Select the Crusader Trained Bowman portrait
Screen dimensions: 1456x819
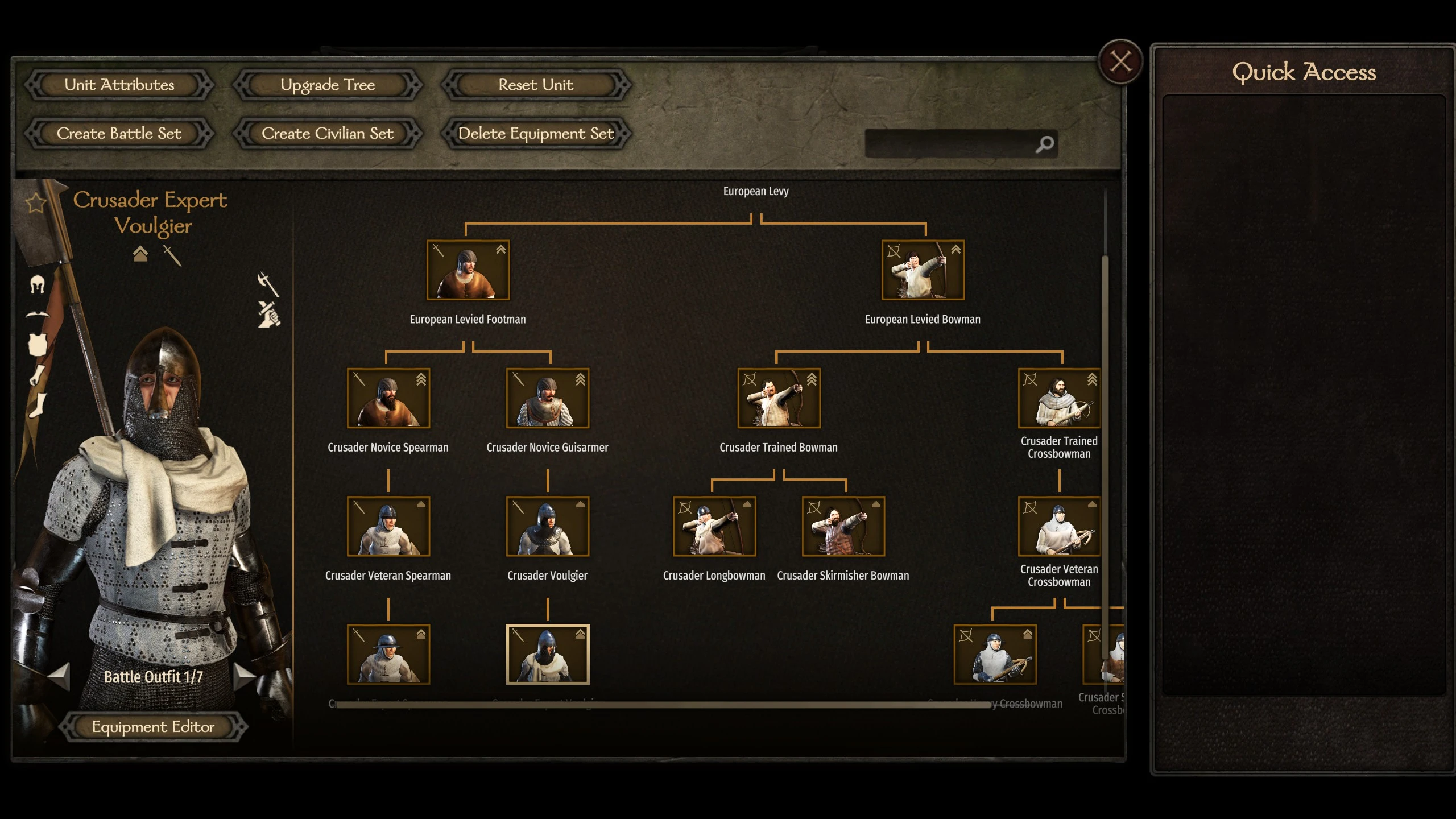pyautogui.click(x=779, y=398)
